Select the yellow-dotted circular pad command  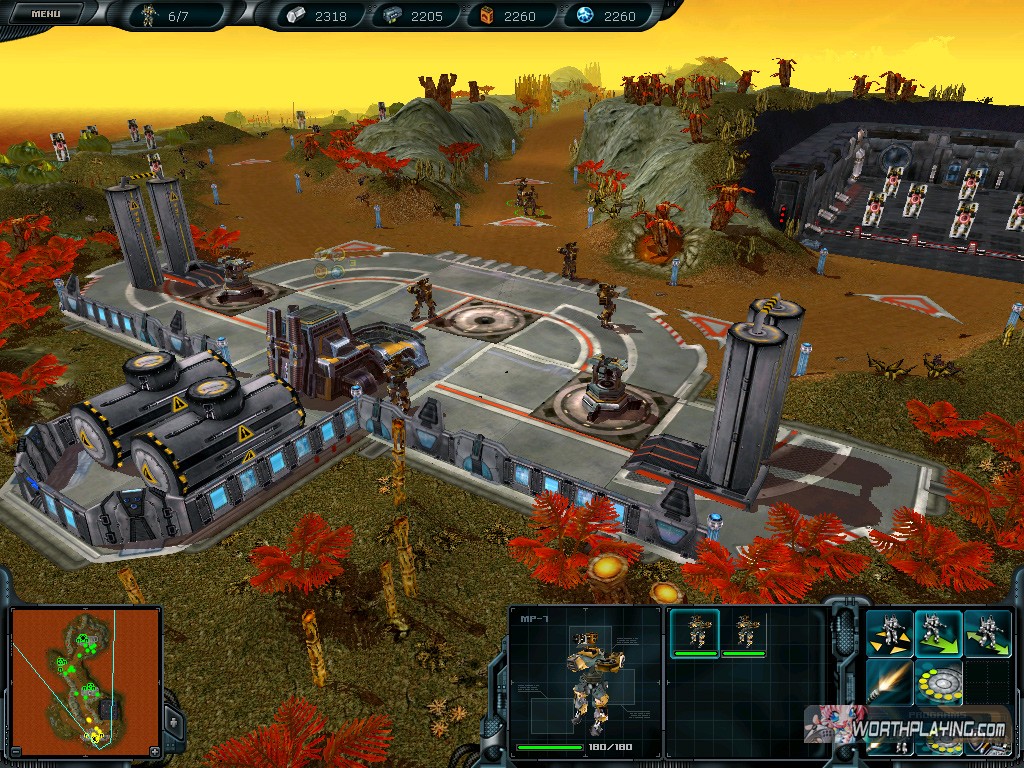pyautogui.click(x=938, y=683)
